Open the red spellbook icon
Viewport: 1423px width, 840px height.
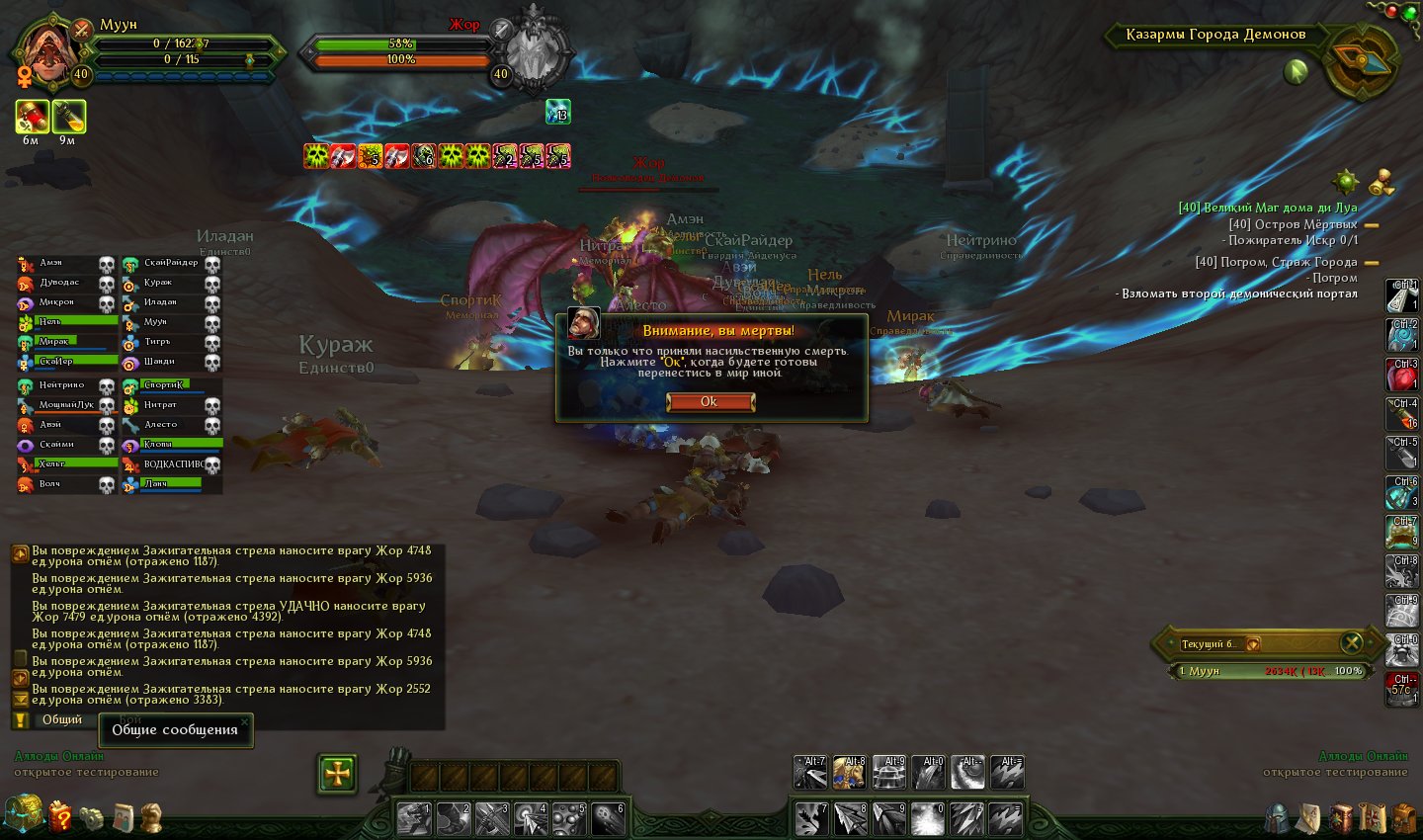click(x=1341, y=818)
